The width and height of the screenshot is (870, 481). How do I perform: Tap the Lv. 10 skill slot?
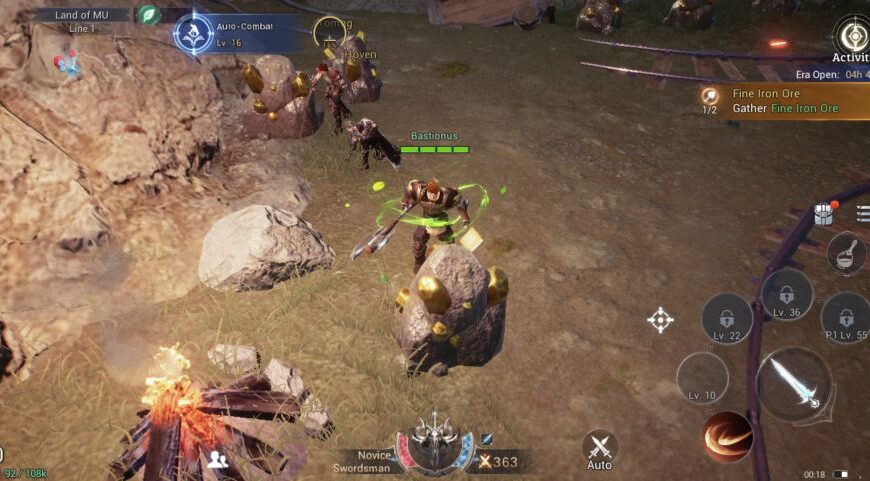[x=702, y=378]
